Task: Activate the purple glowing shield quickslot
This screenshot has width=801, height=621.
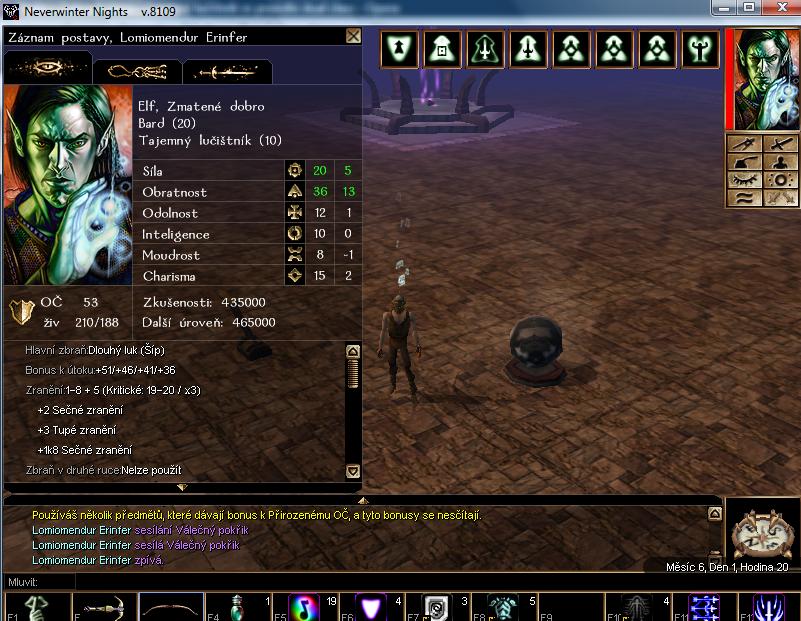Action: tap(372, 607)
